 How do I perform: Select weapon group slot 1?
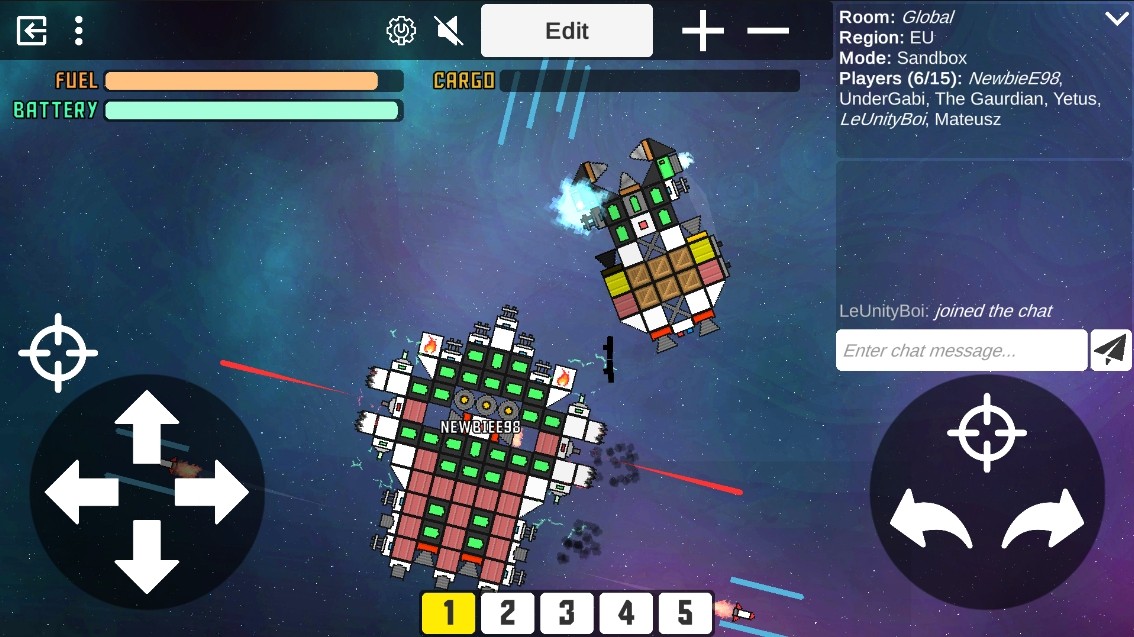448,613
